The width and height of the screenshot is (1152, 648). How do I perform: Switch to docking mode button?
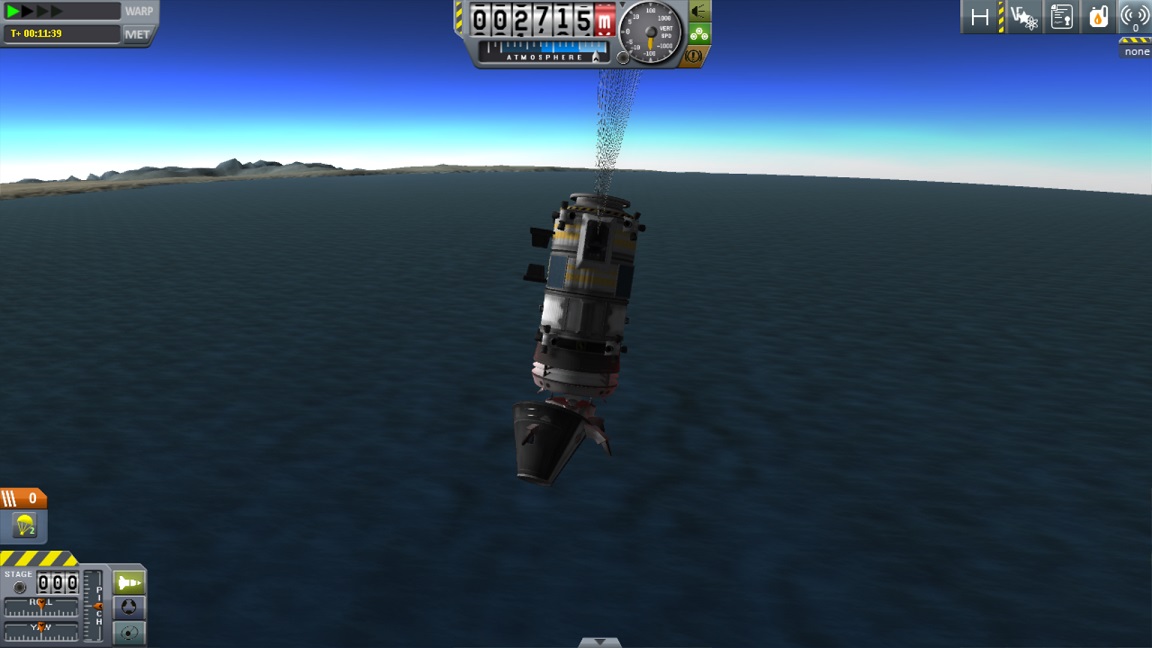[129, 607]
